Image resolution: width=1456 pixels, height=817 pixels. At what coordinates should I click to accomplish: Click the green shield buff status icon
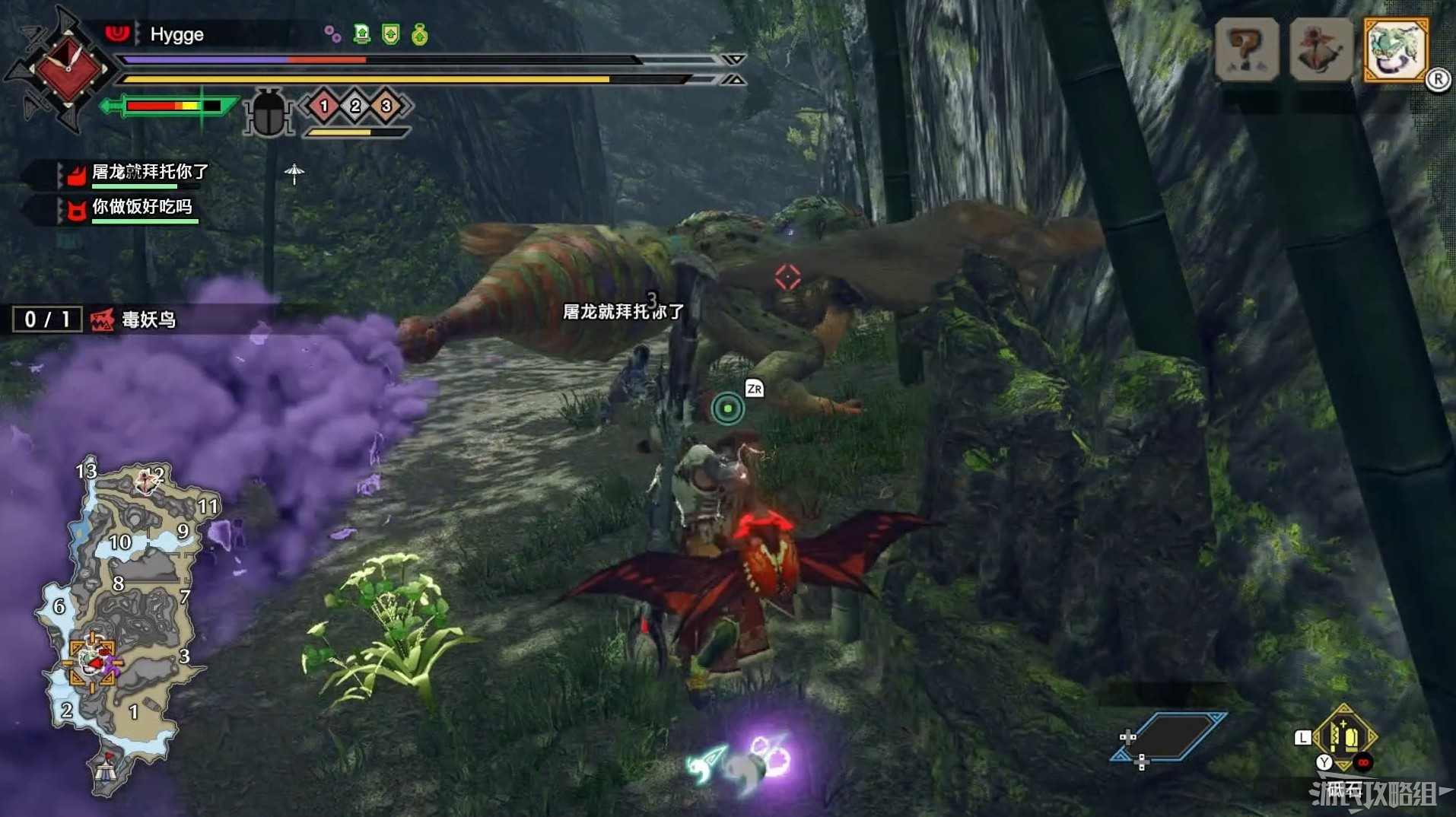pyautogui.click(x=391, y=34)
